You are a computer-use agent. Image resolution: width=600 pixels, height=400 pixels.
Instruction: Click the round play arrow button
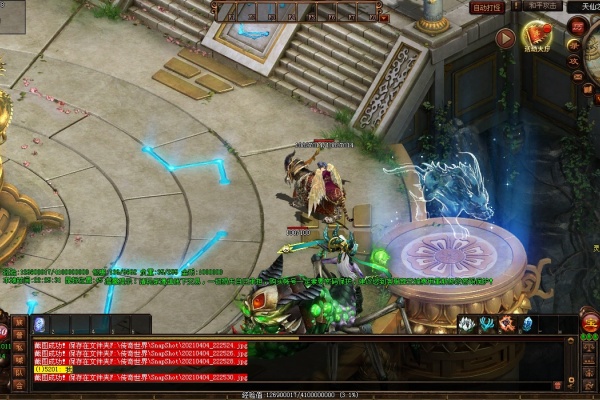click(x=506, y=39)
